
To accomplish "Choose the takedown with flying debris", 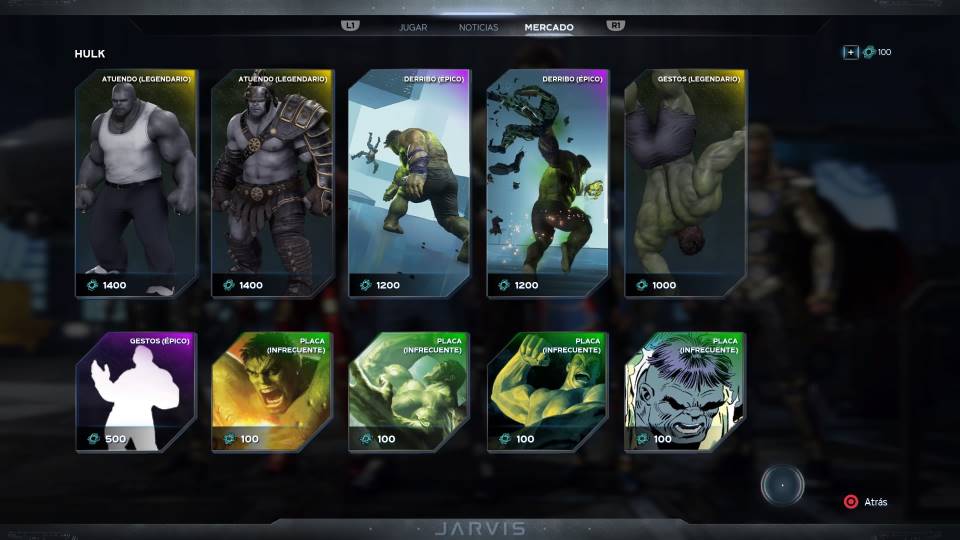I will [x=547, y=184].
